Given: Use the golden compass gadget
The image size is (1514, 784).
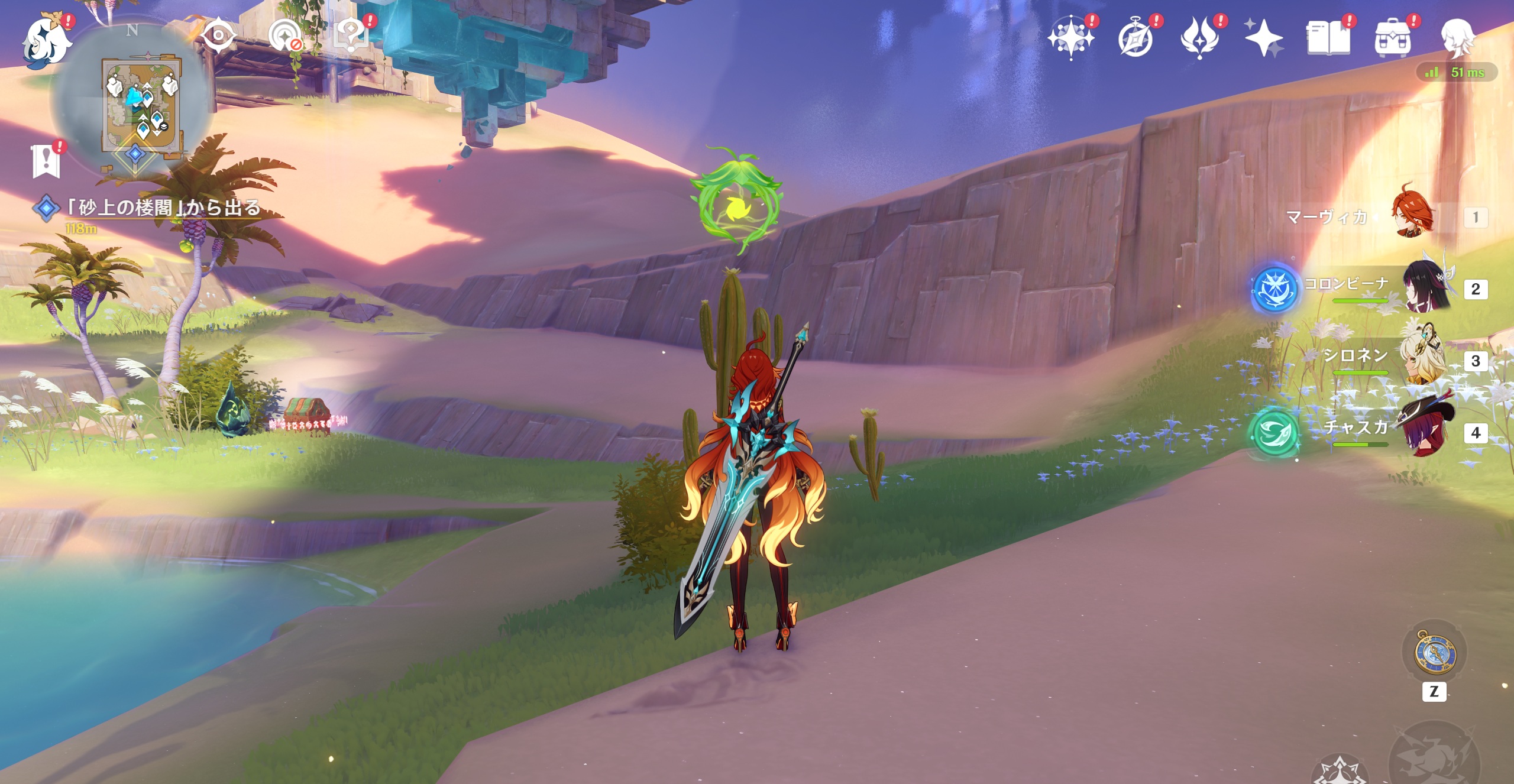Looking at the screenshot, I should click(x=1434, y=654).
